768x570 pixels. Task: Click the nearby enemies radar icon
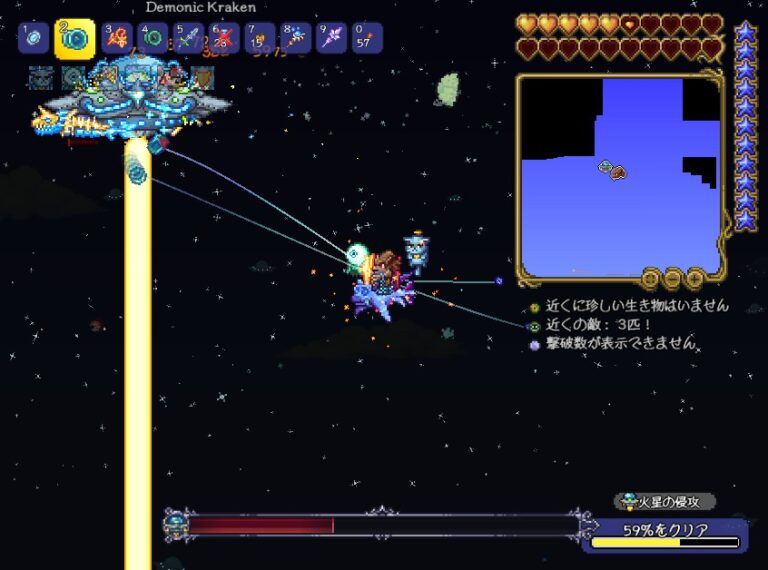534,326
